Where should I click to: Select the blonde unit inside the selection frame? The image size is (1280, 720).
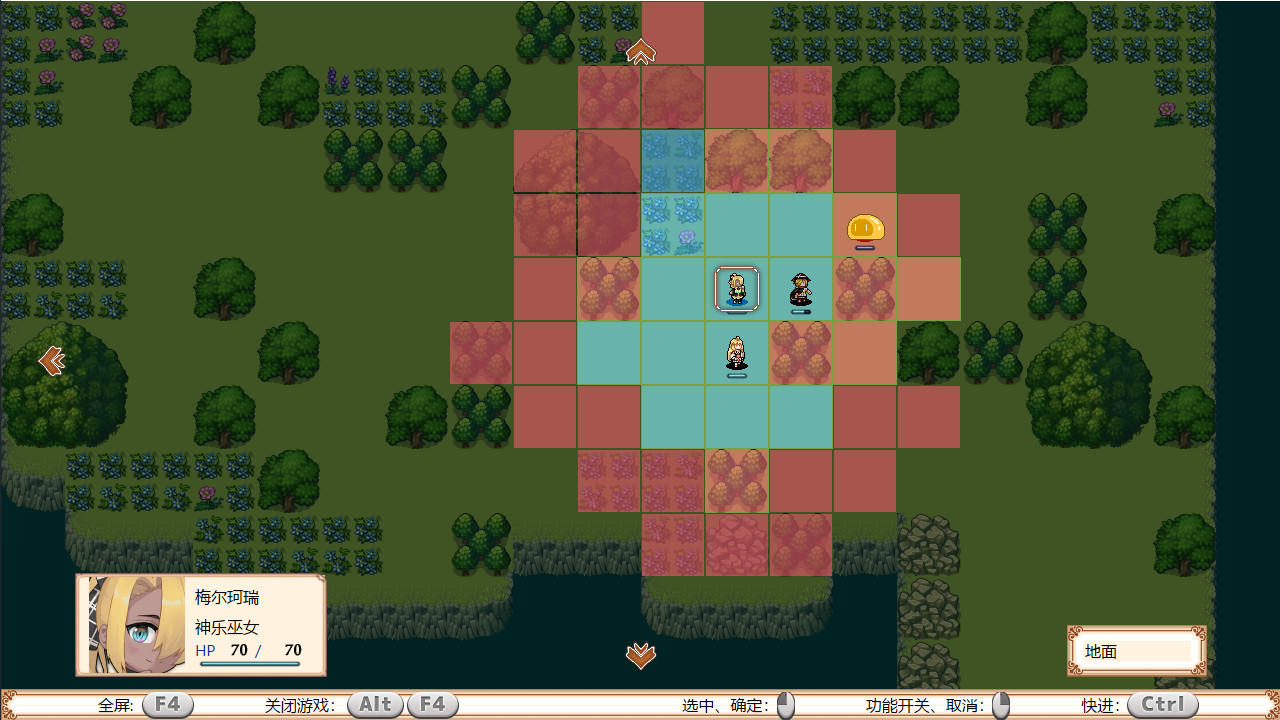[x=737, y=289]
